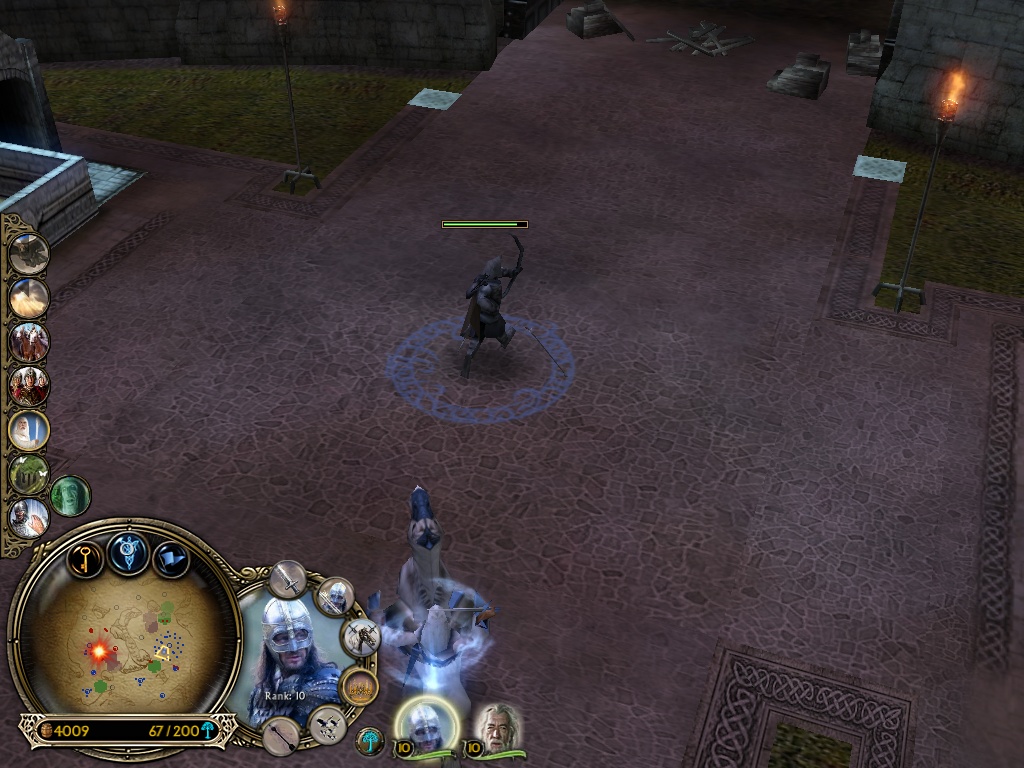
Task: Click the scattered formation command icon
Action: click(x=328, y=724)
